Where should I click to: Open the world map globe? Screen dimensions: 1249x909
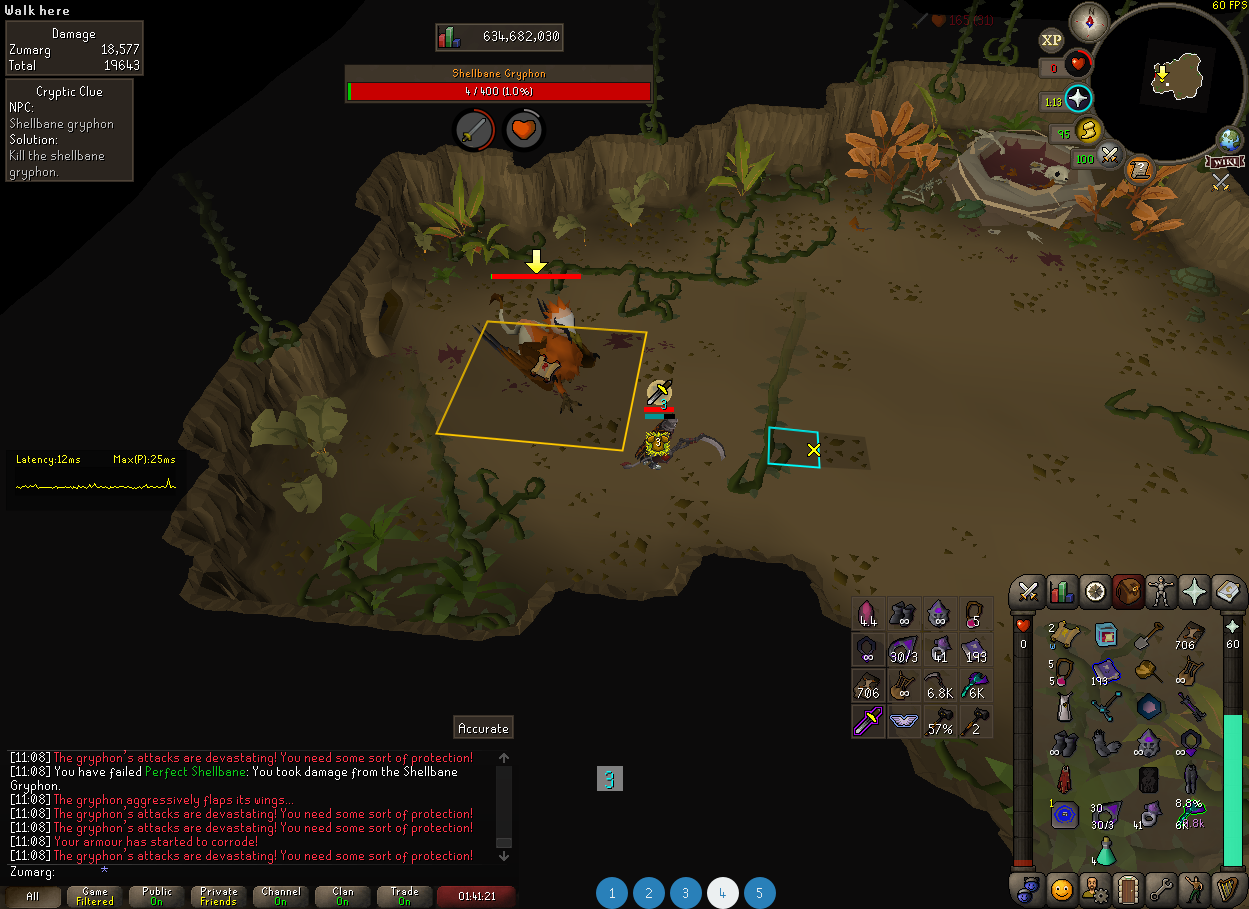pos(1229,139)
